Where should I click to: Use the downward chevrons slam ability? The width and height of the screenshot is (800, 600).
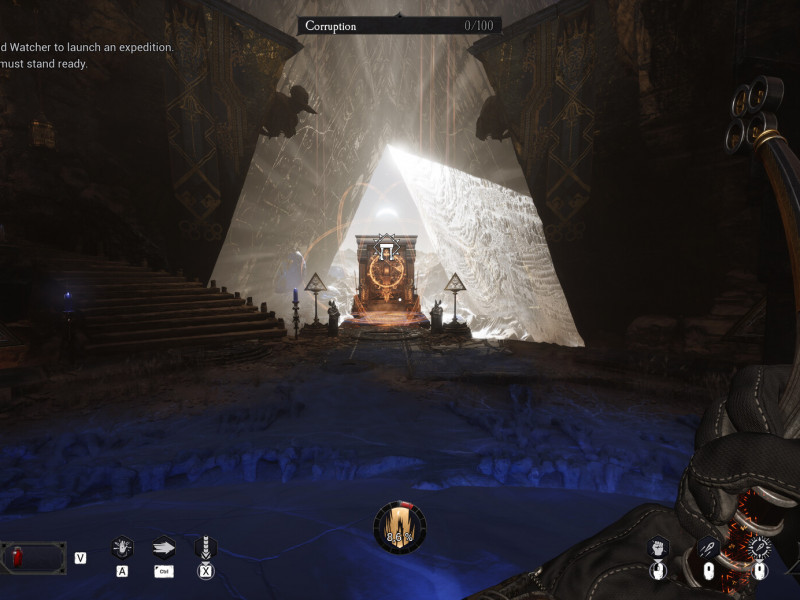tap(205, 547)
